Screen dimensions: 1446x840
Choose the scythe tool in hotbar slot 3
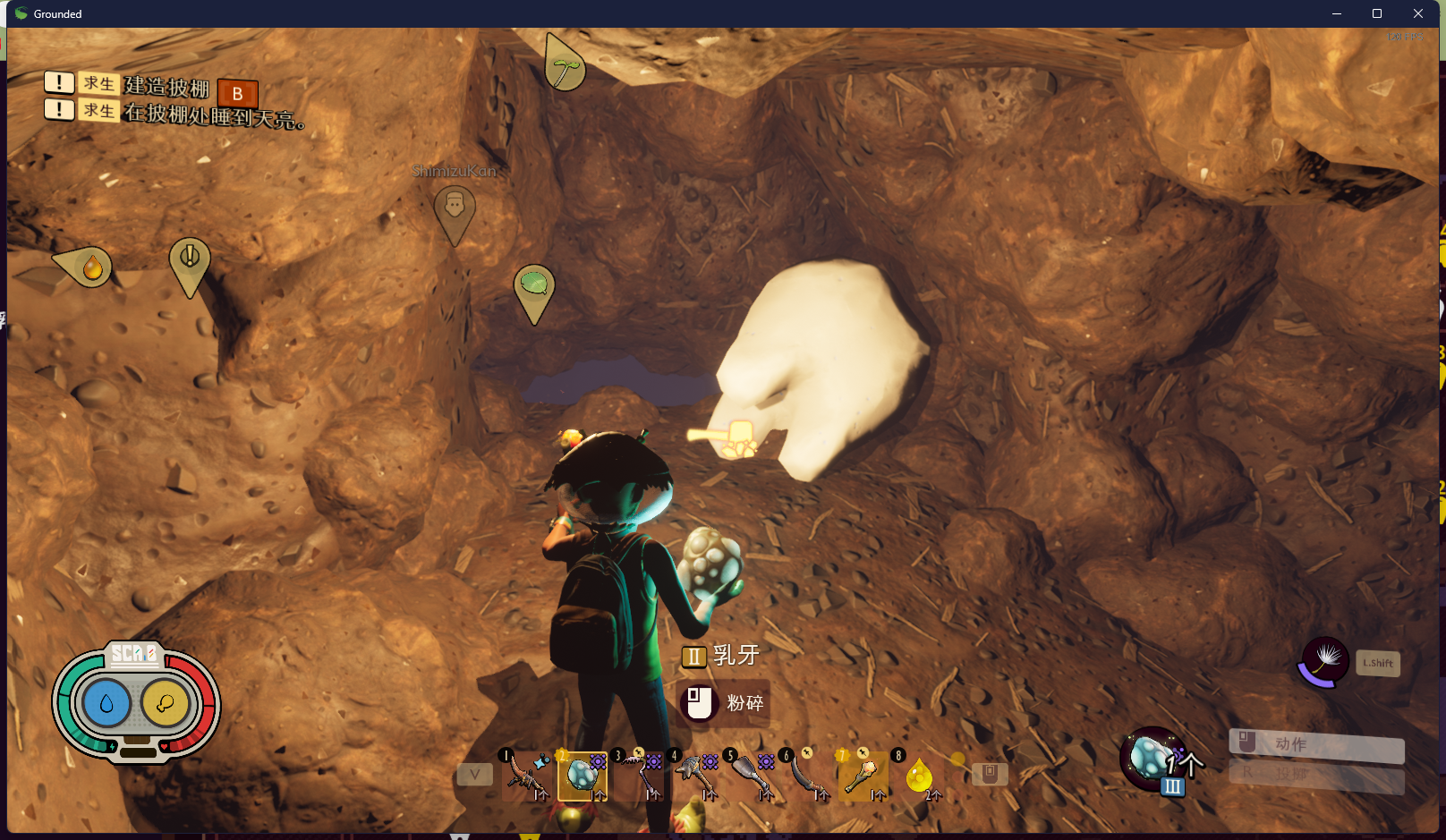[x=639, y=775]
